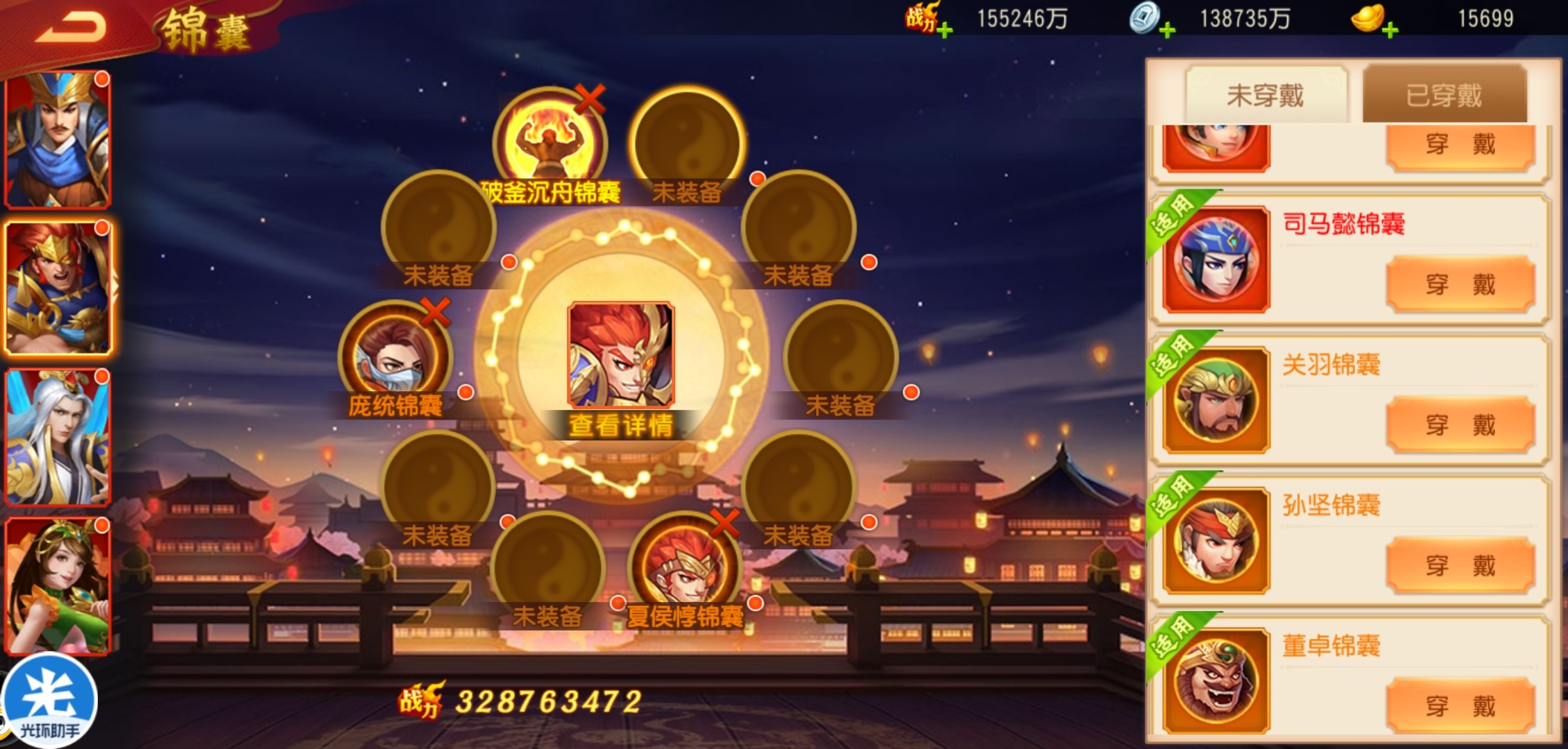Viewport: 1568px width, 749px height.
Task: Equip the 司马懿锦囊 with 穿戴
Action: coord(1460,284)
